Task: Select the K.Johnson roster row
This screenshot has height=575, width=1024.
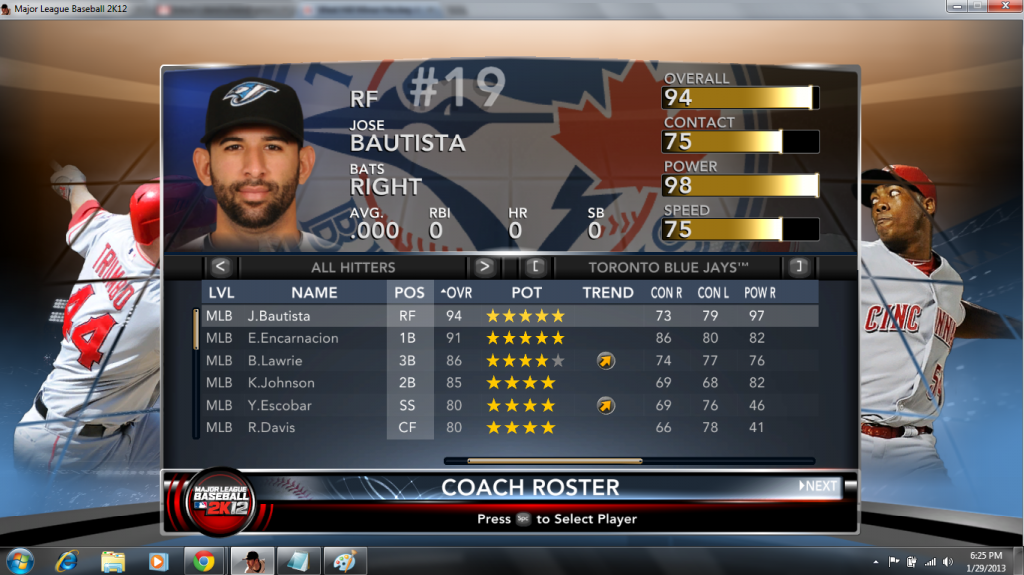Action: (x=281, y=382)
